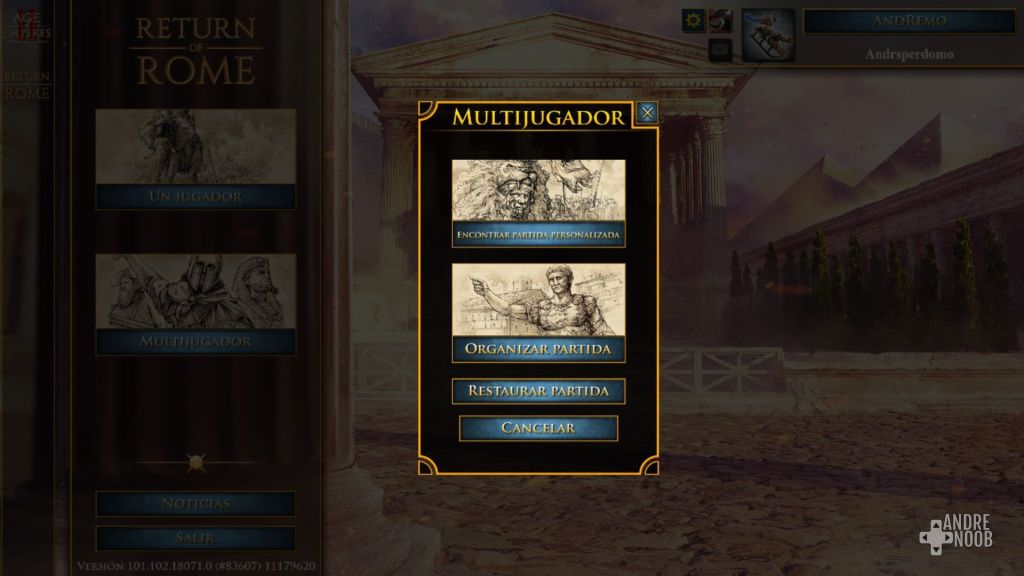The image size is (1024, 576).
Task: Open settings with the gear icon
Action: click(x=693, y=20)
